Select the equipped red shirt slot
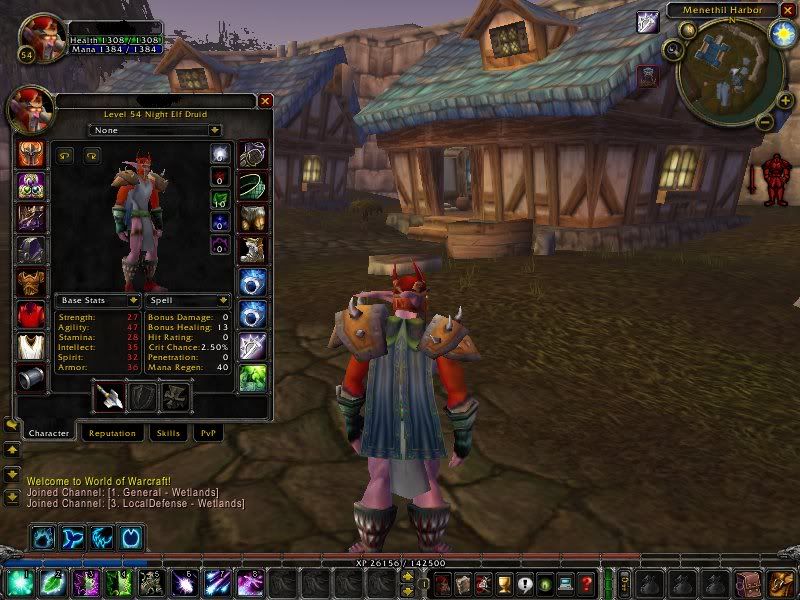 click(30, 316)
